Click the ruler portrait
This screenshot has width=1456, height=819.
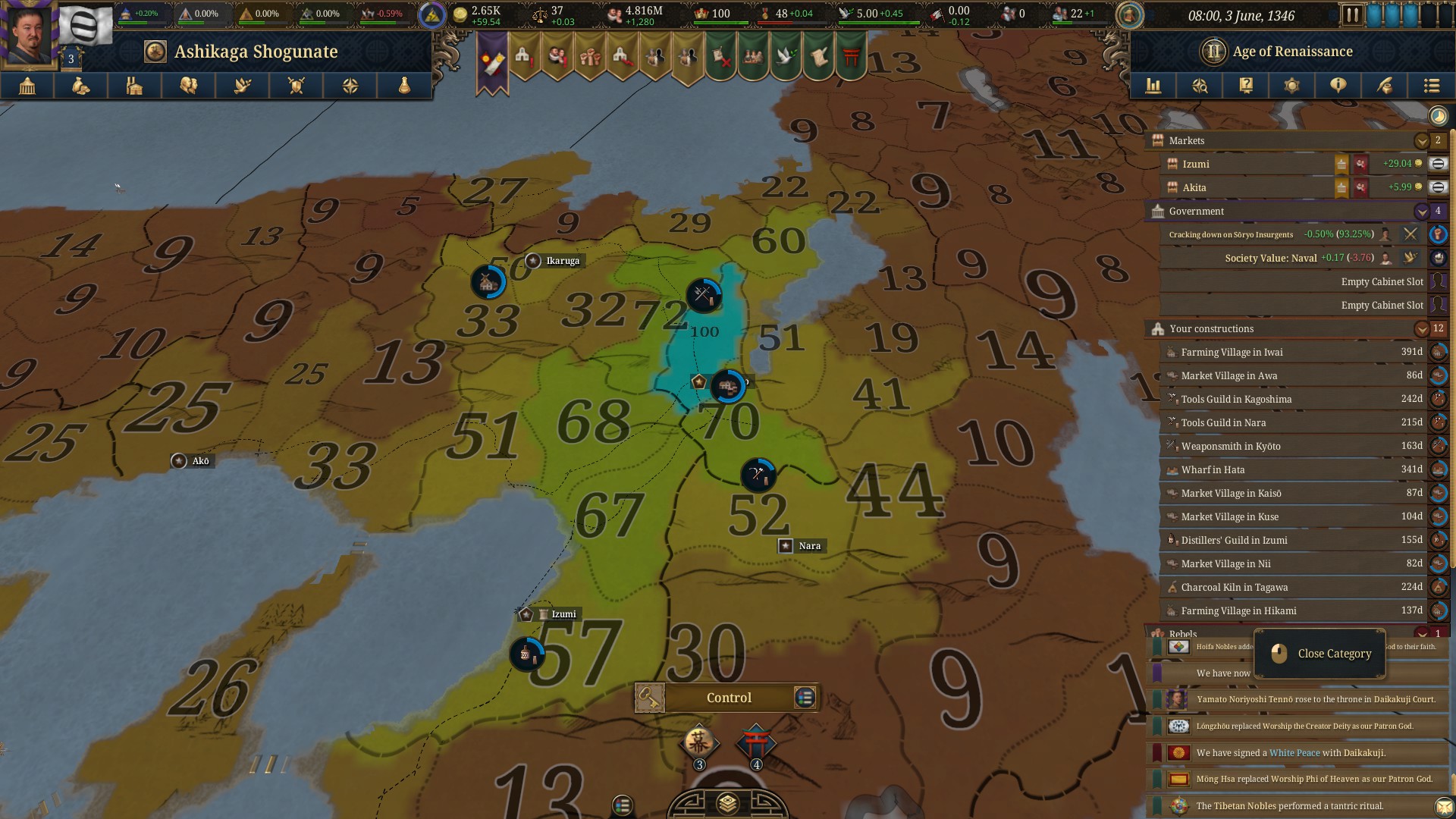(29, 34)
